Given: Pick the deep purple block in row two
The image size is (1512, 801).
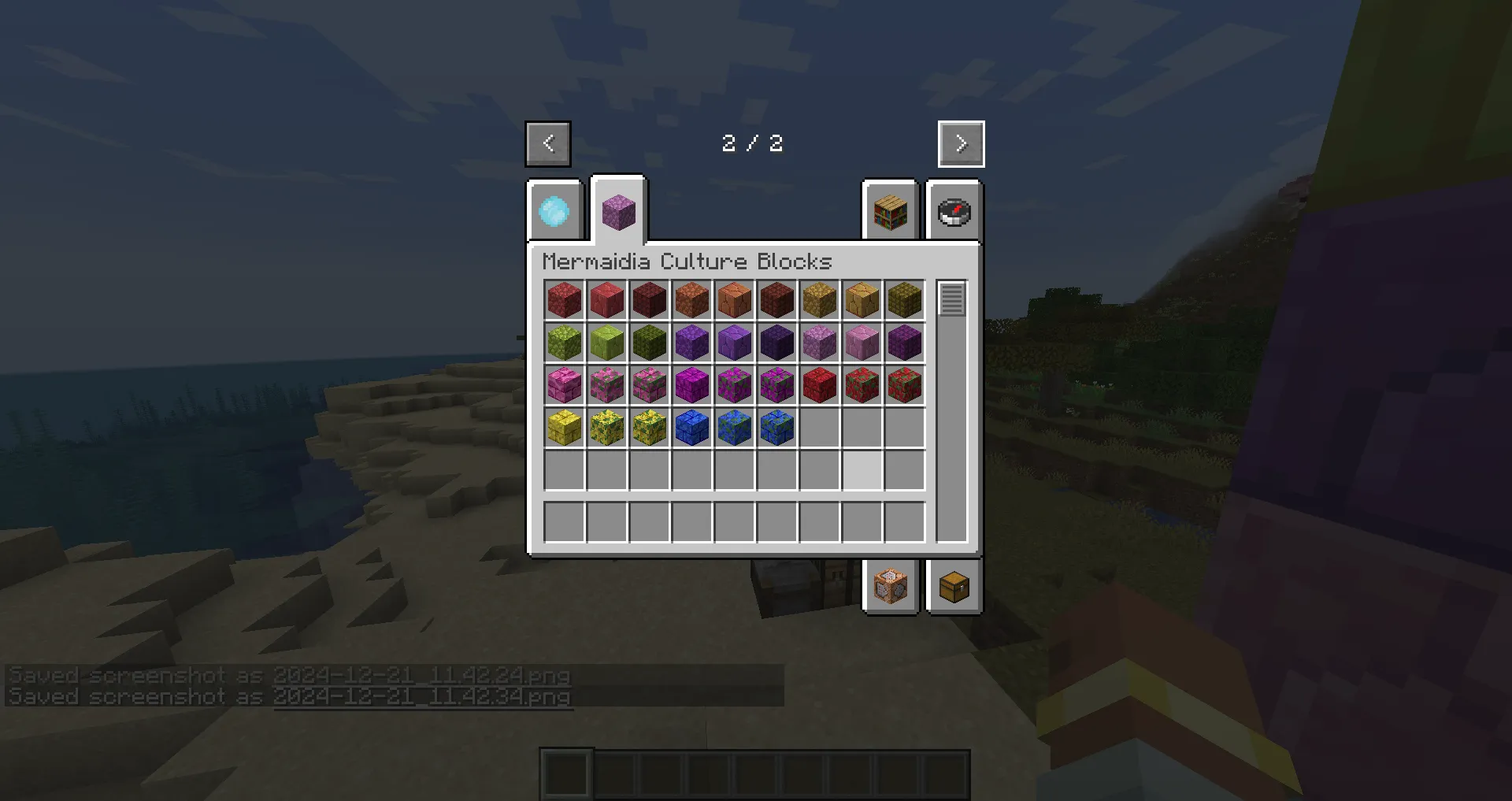Looking at the screenshot, I should (x=776, y=342).
